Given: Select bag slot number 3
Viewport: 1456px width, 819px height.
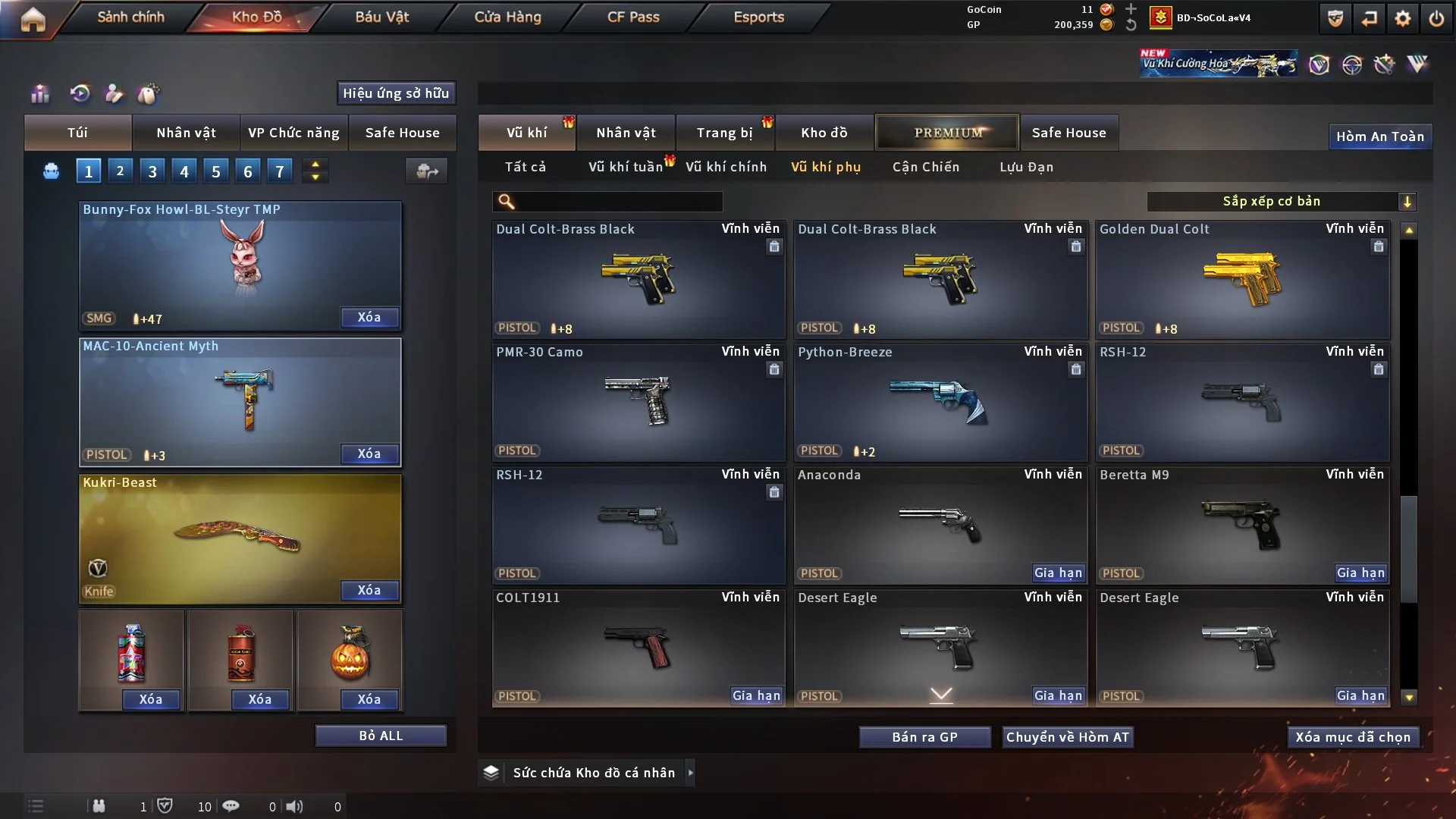Looking at the screenshot, I should coord(152,171).
